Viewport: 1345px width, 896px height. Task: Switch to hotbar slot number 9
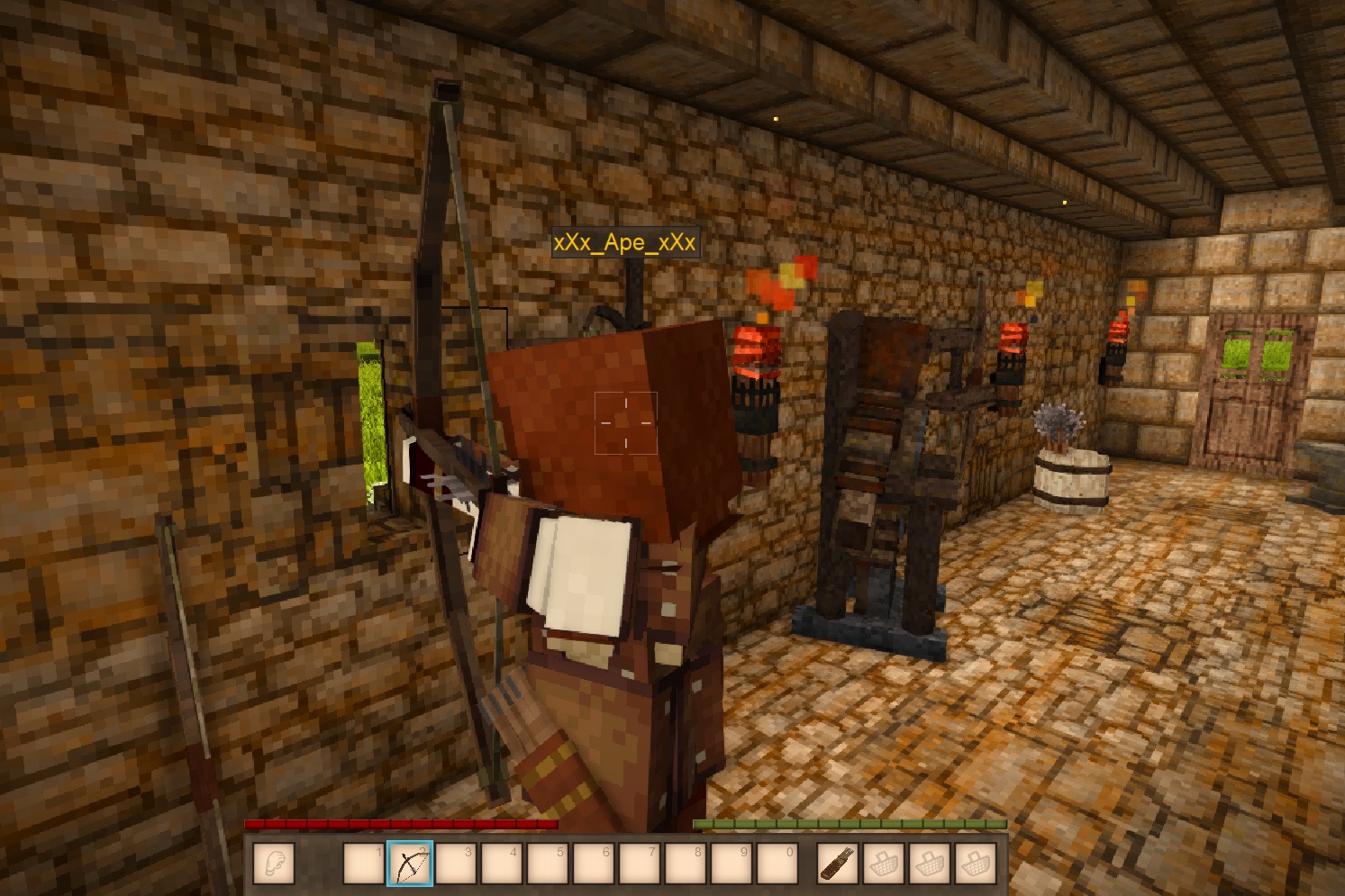[x=732, y=864]
